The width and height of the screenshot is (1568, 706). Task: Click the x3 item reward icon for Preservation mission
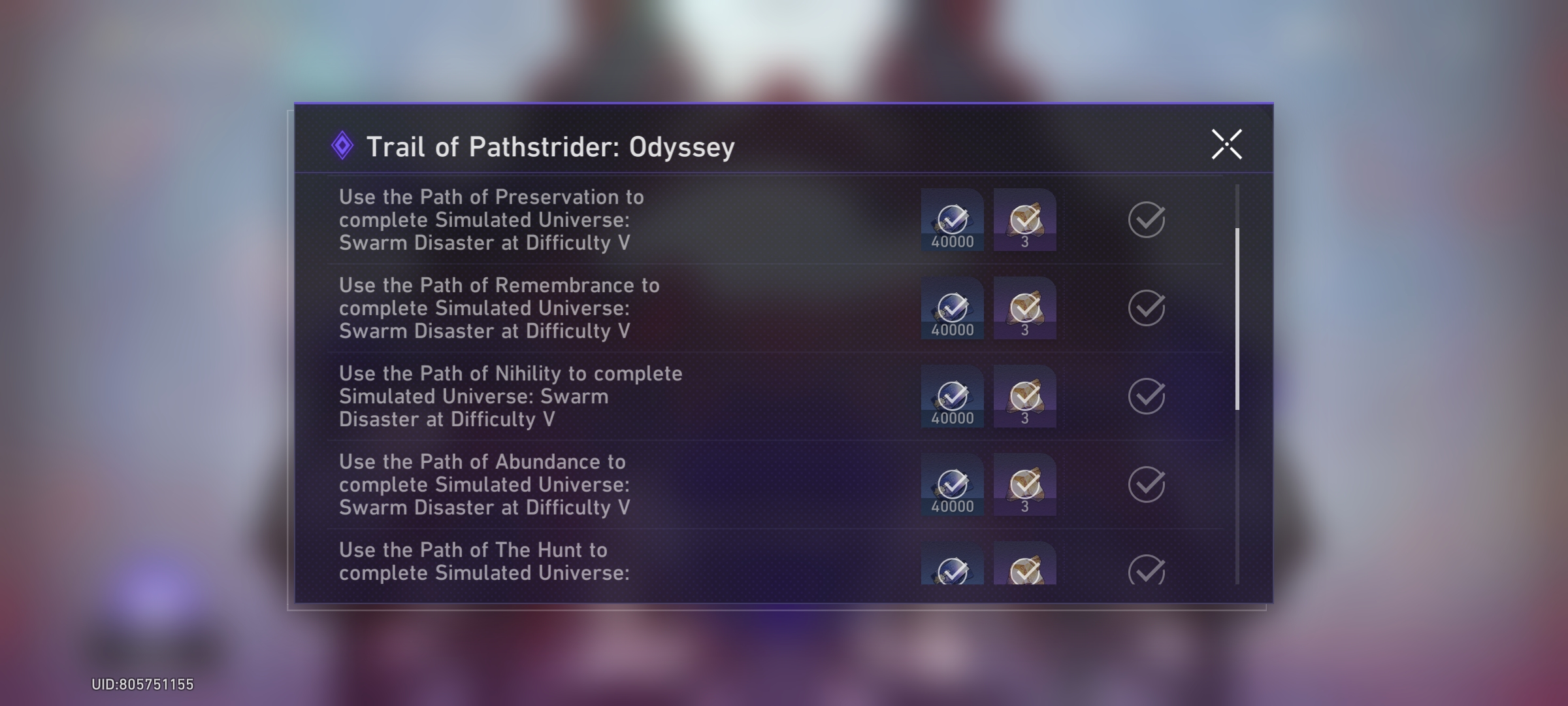[1024, 219]
